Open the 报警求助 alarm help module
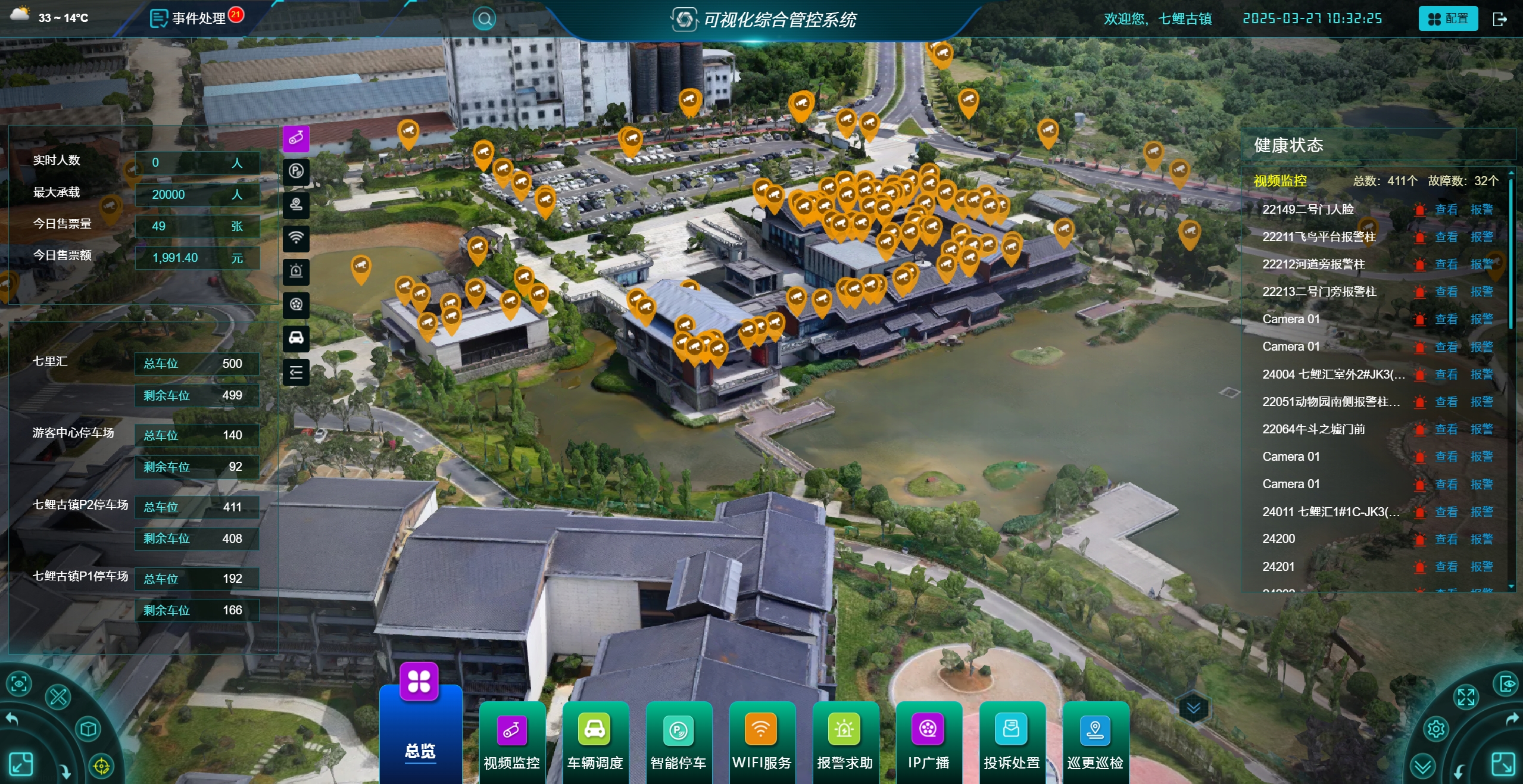The image size is (1523, 784). (x=845, y=742)
